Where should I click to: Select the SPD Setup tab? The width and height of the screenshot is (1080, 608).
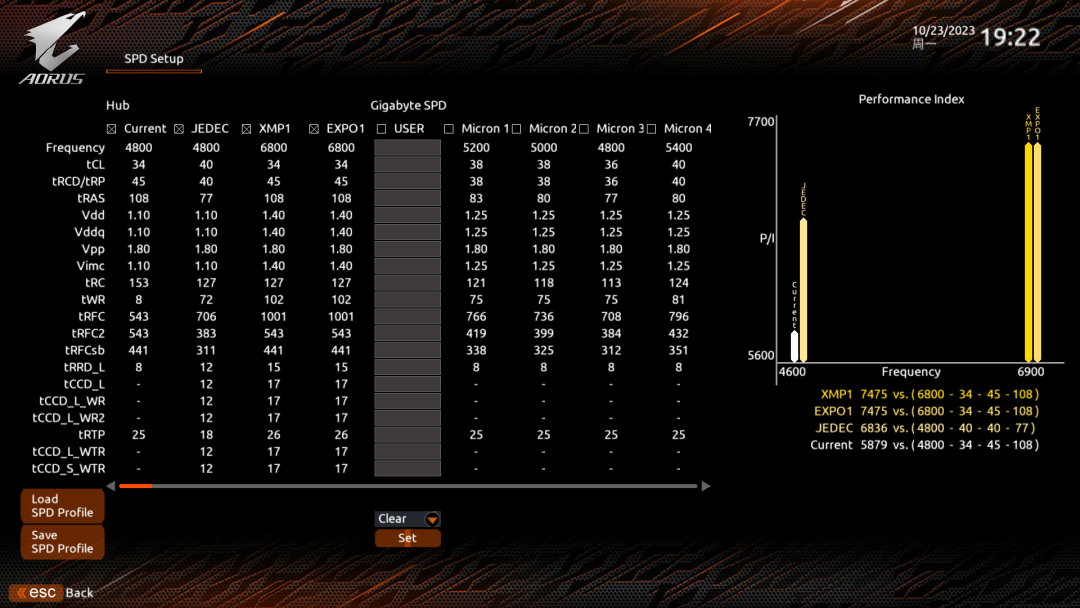[x=154, y=59]
